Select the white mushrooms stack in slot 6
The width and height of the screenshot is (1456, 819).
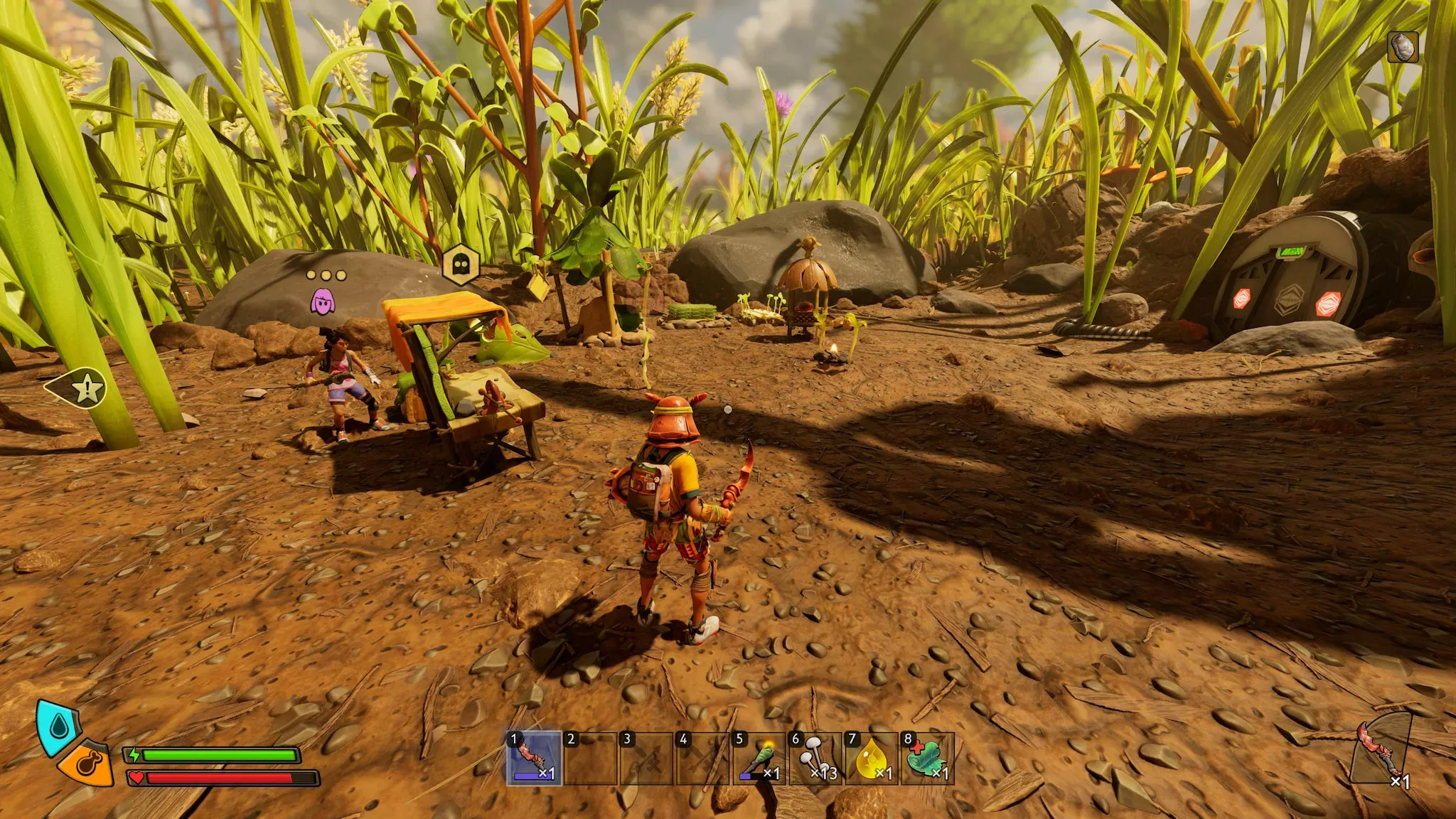(x=815, y=759)
